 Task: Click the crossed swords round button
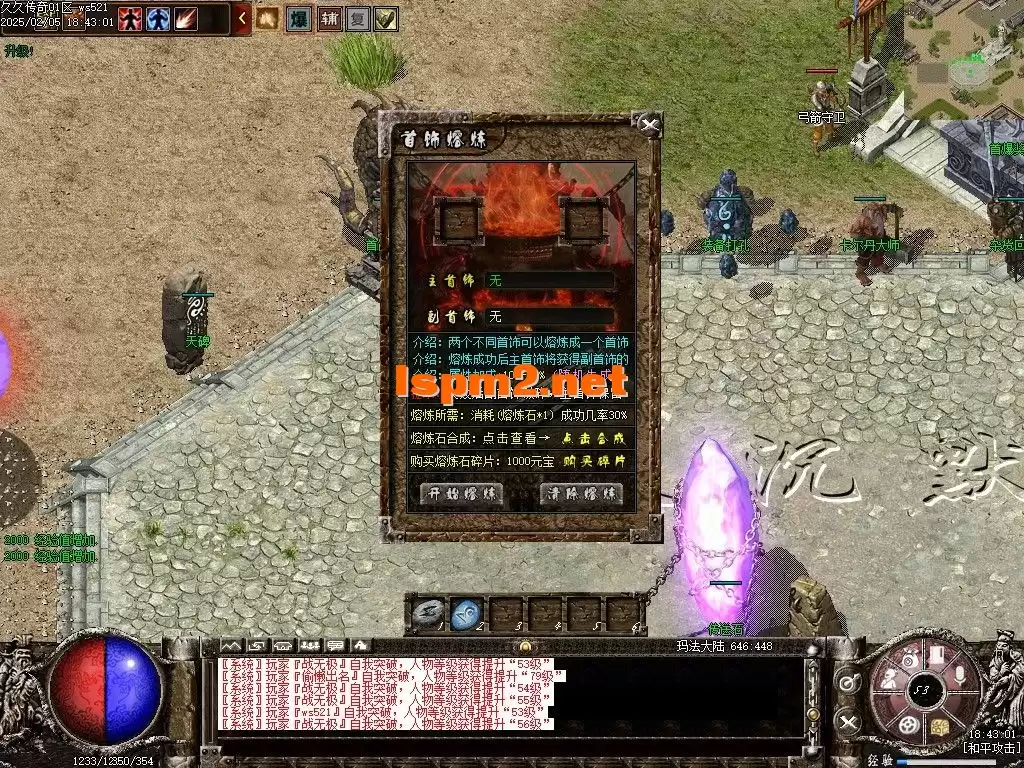point(848,722)
